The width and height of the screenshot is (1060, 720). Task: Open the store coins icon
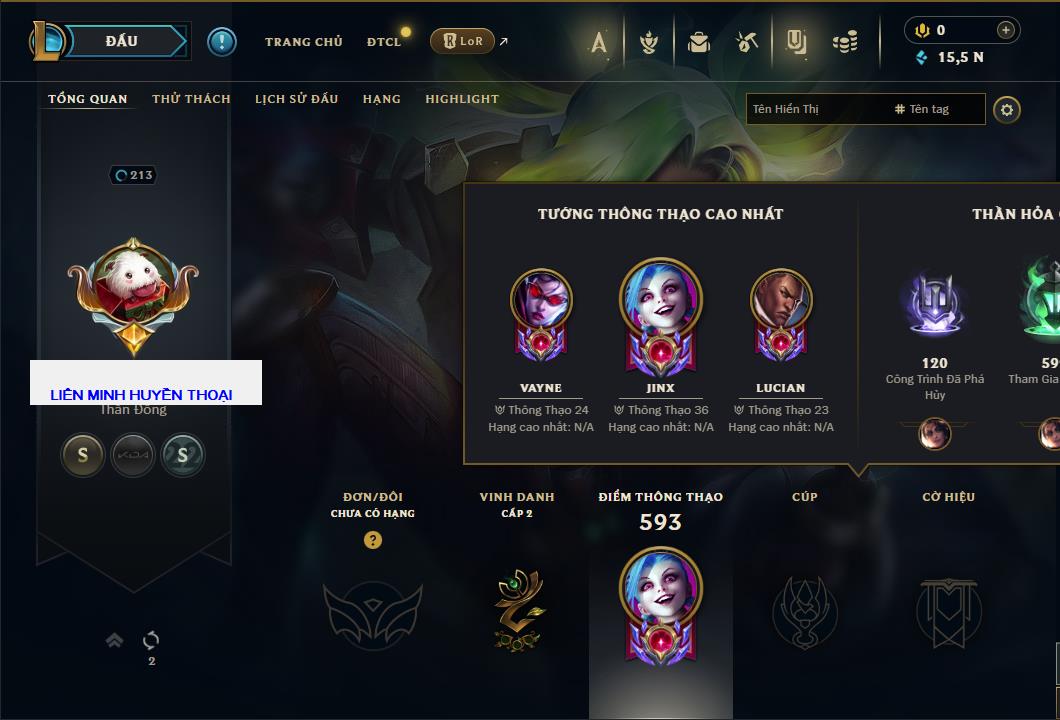(x=846, y=42)
